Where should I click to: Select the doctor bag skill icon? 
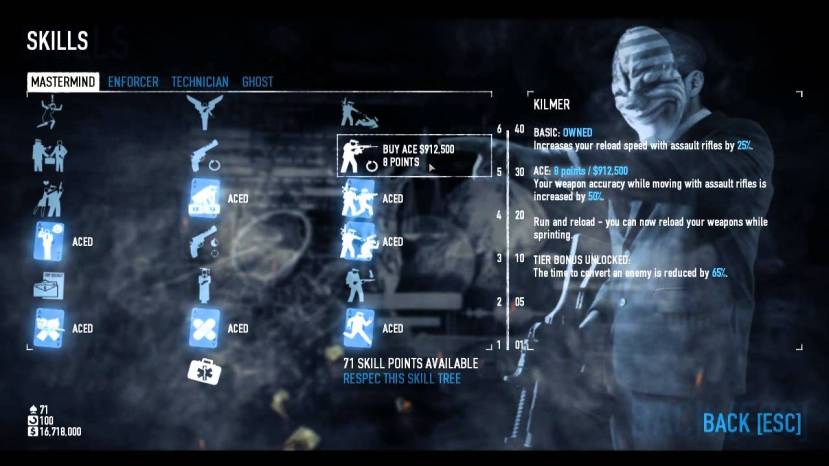(x=205, y=371)
